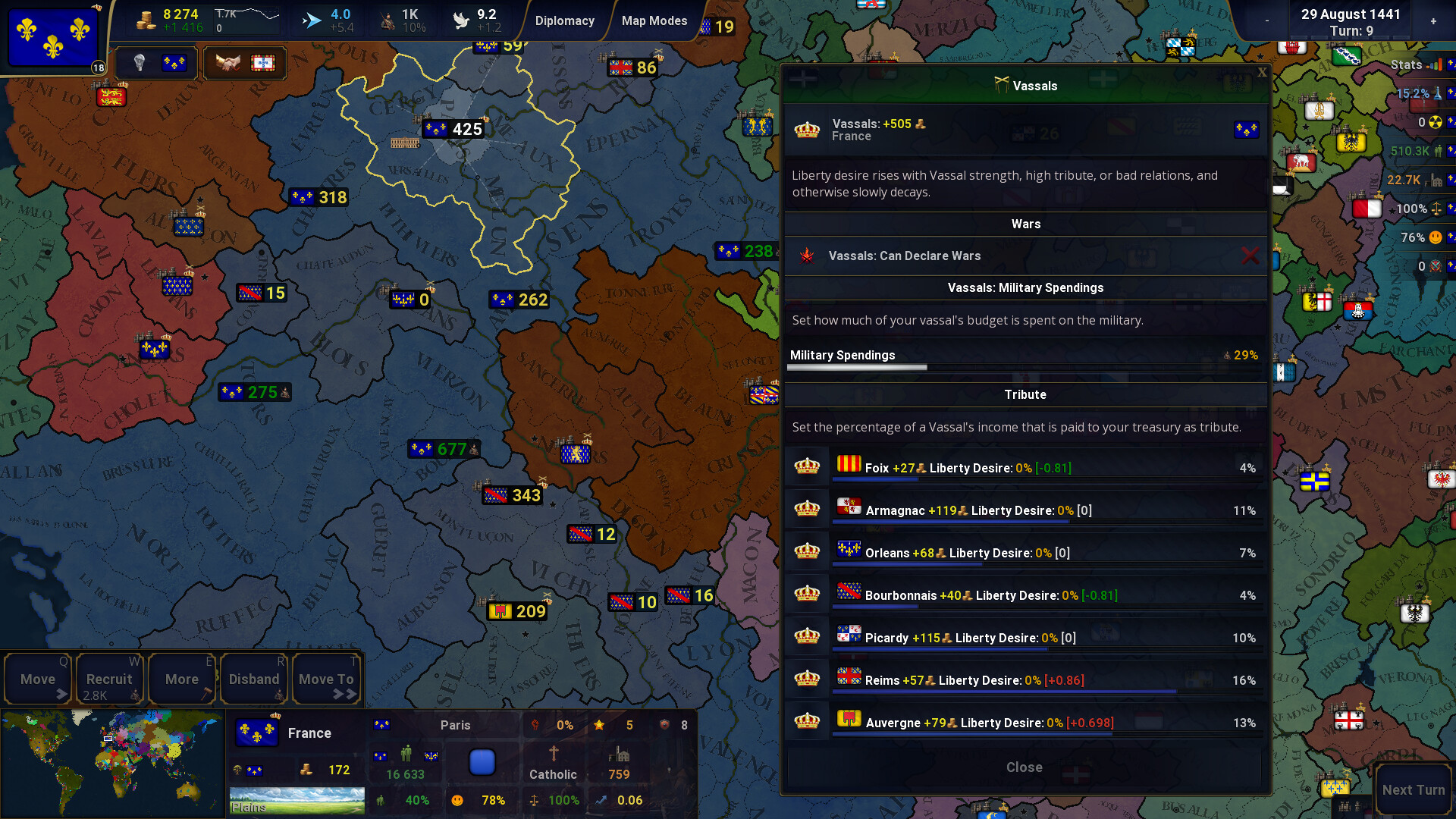Click the France flag in the Vassals header
The height and width of the screenshot is (819, 1456).
click(x=1248, y=130)
